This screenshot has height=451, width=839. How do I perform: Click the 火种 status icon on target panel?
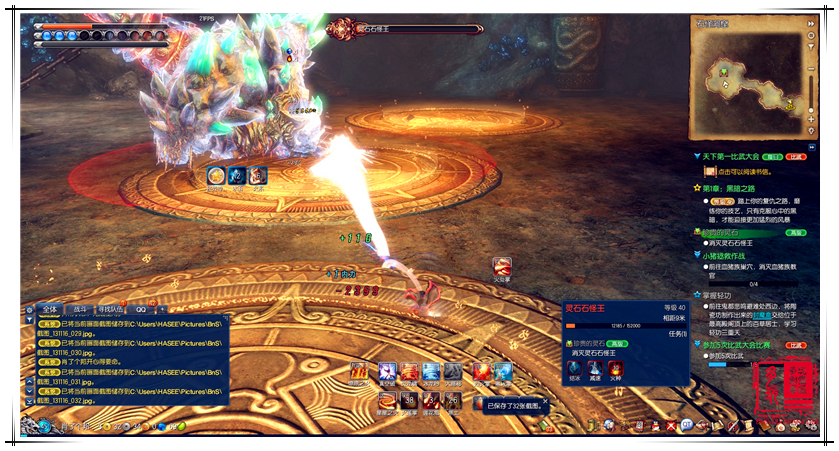pos(615,367)
